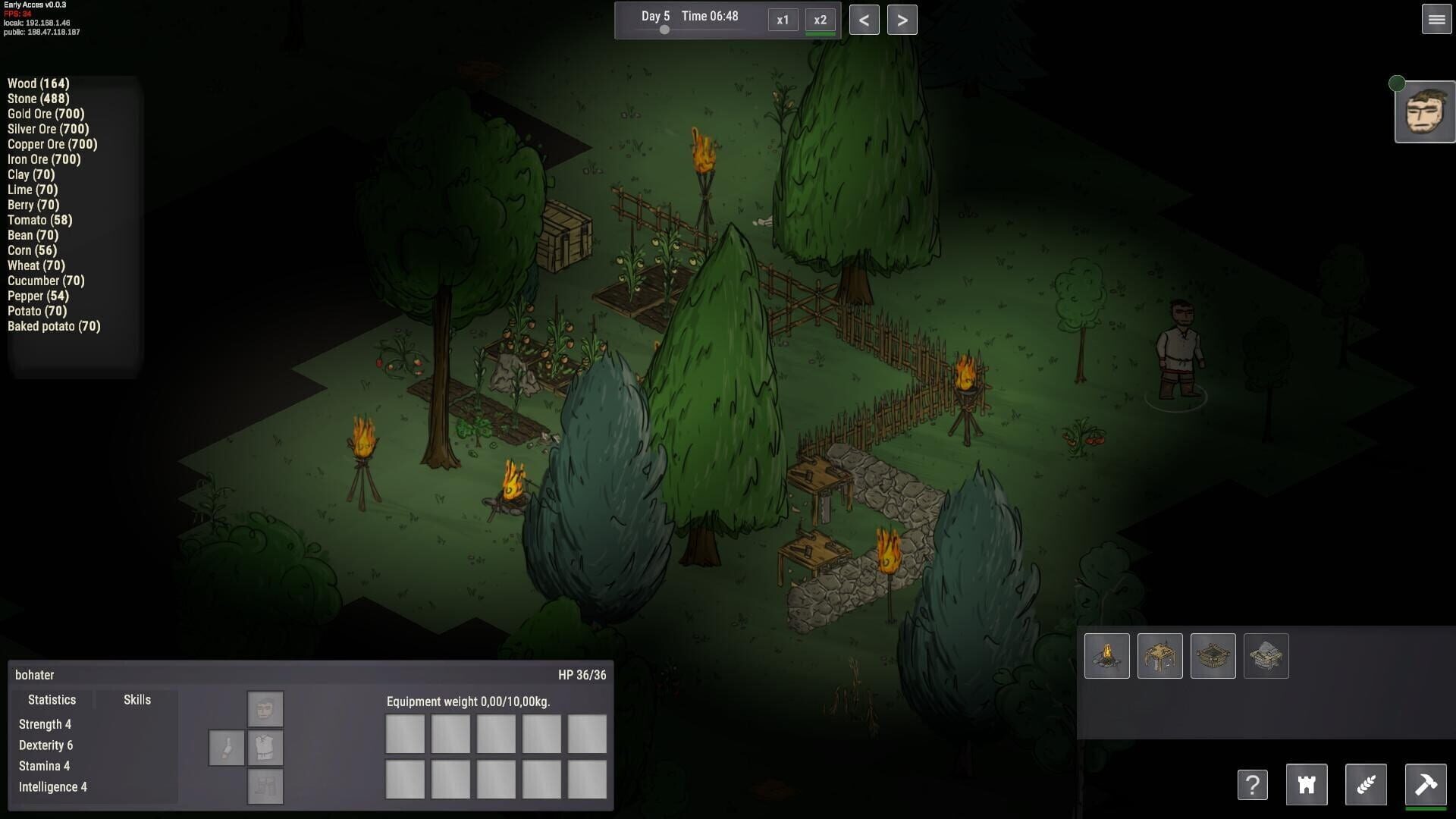
Task: Select the campfire build item
Action: point(1106,655)
